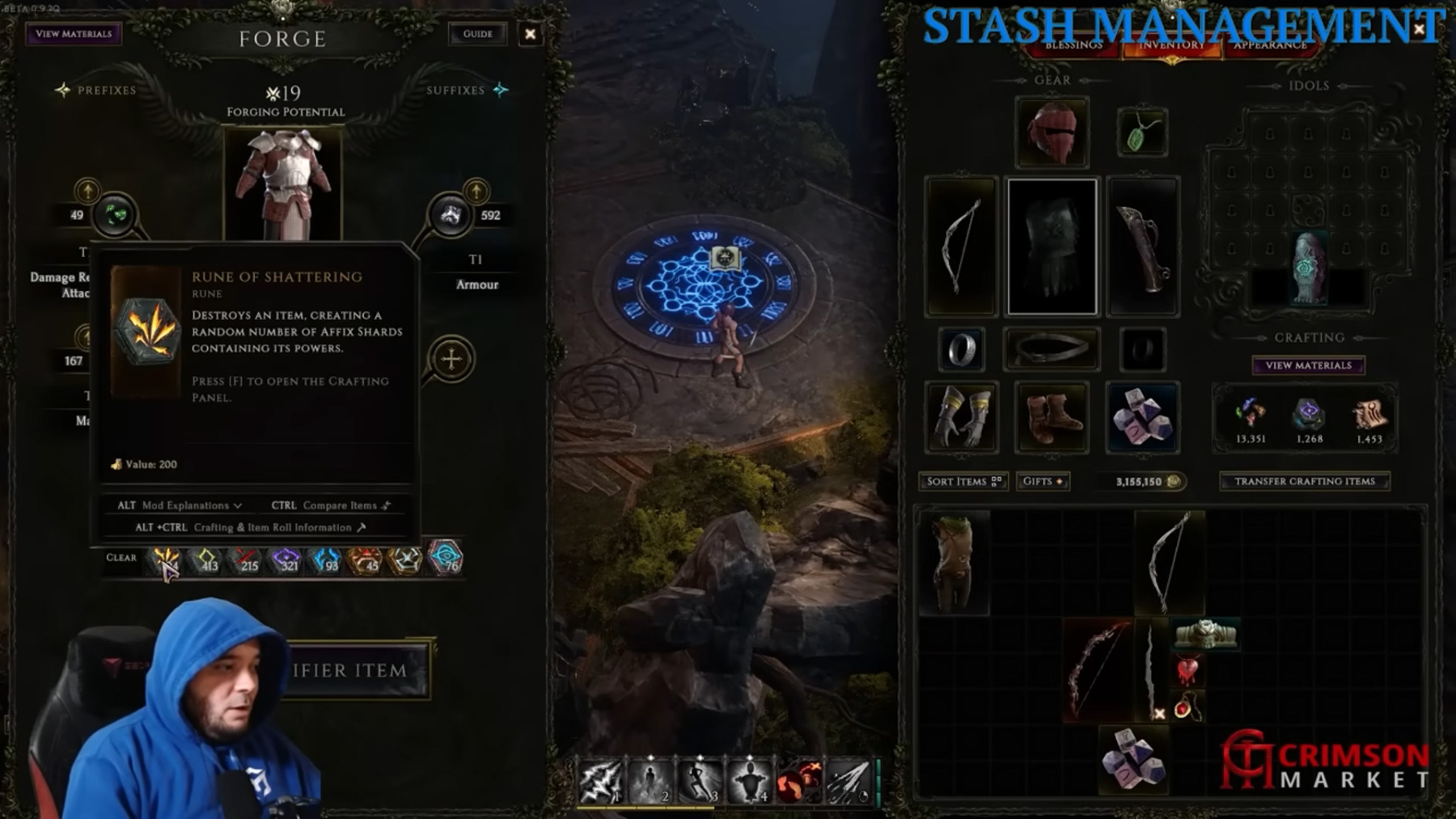Select the equipped quiver slot

pos(1142,246)
